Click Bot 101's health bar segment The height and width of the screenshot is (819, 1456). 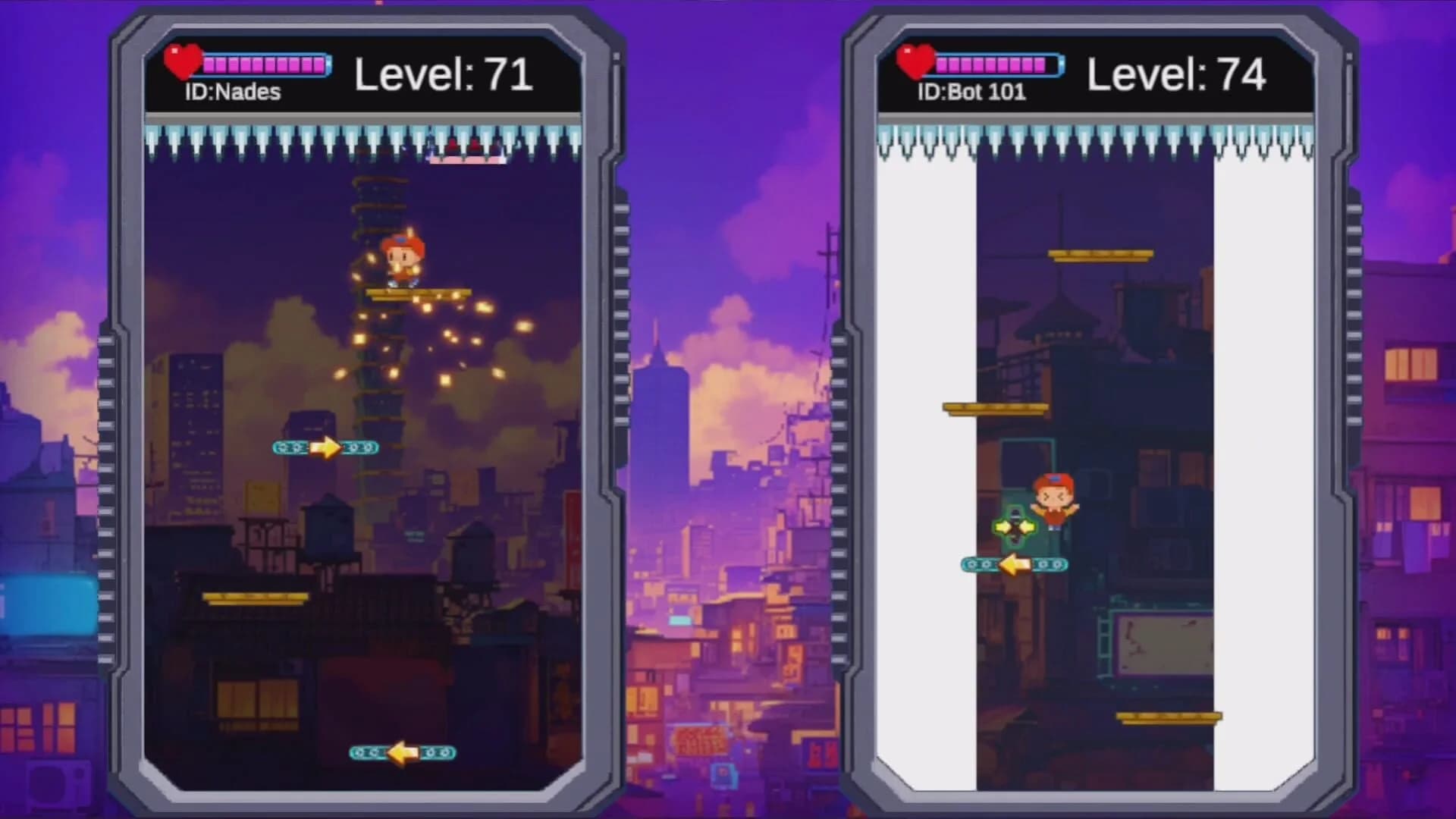[990, 64]
